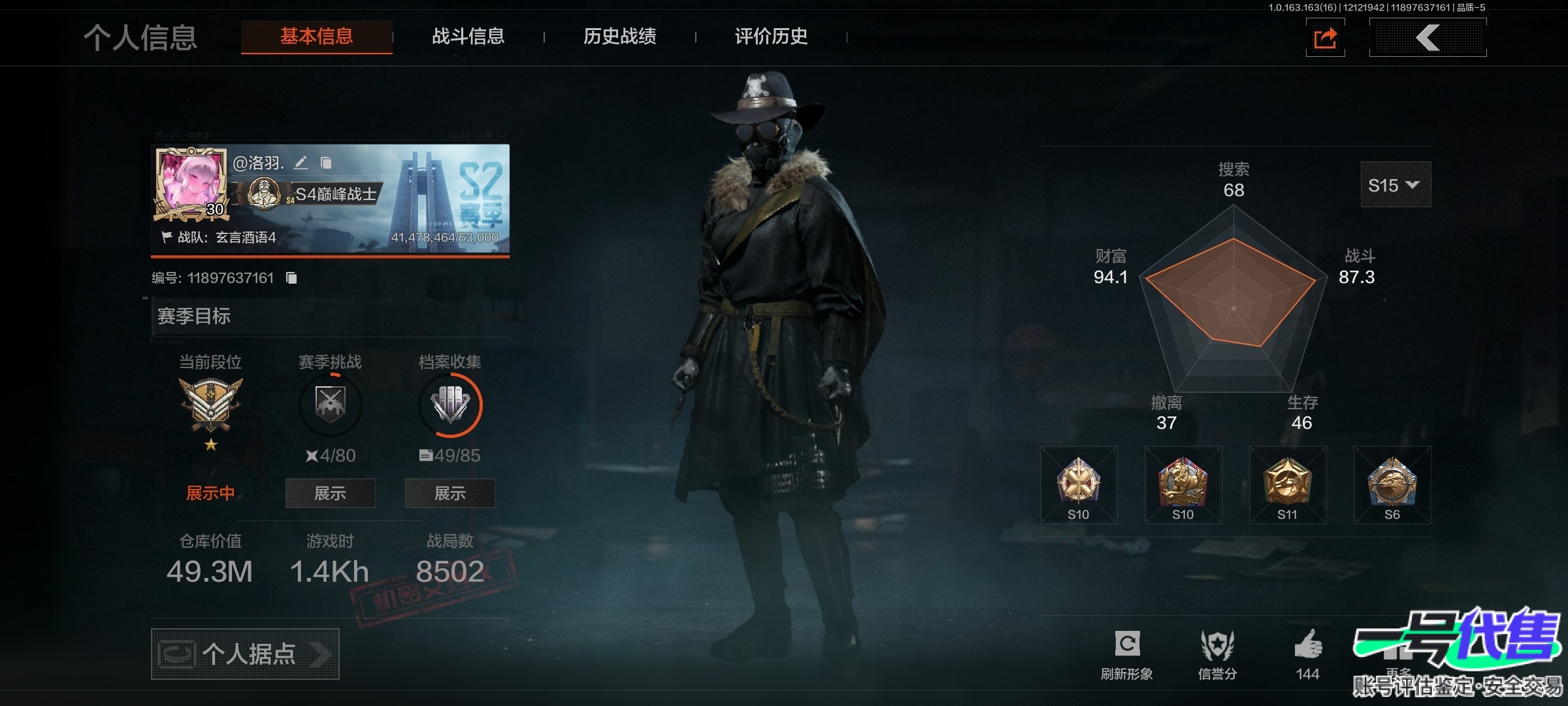
Task: Tap the thumbs-up like icon
Action: 1308,646
